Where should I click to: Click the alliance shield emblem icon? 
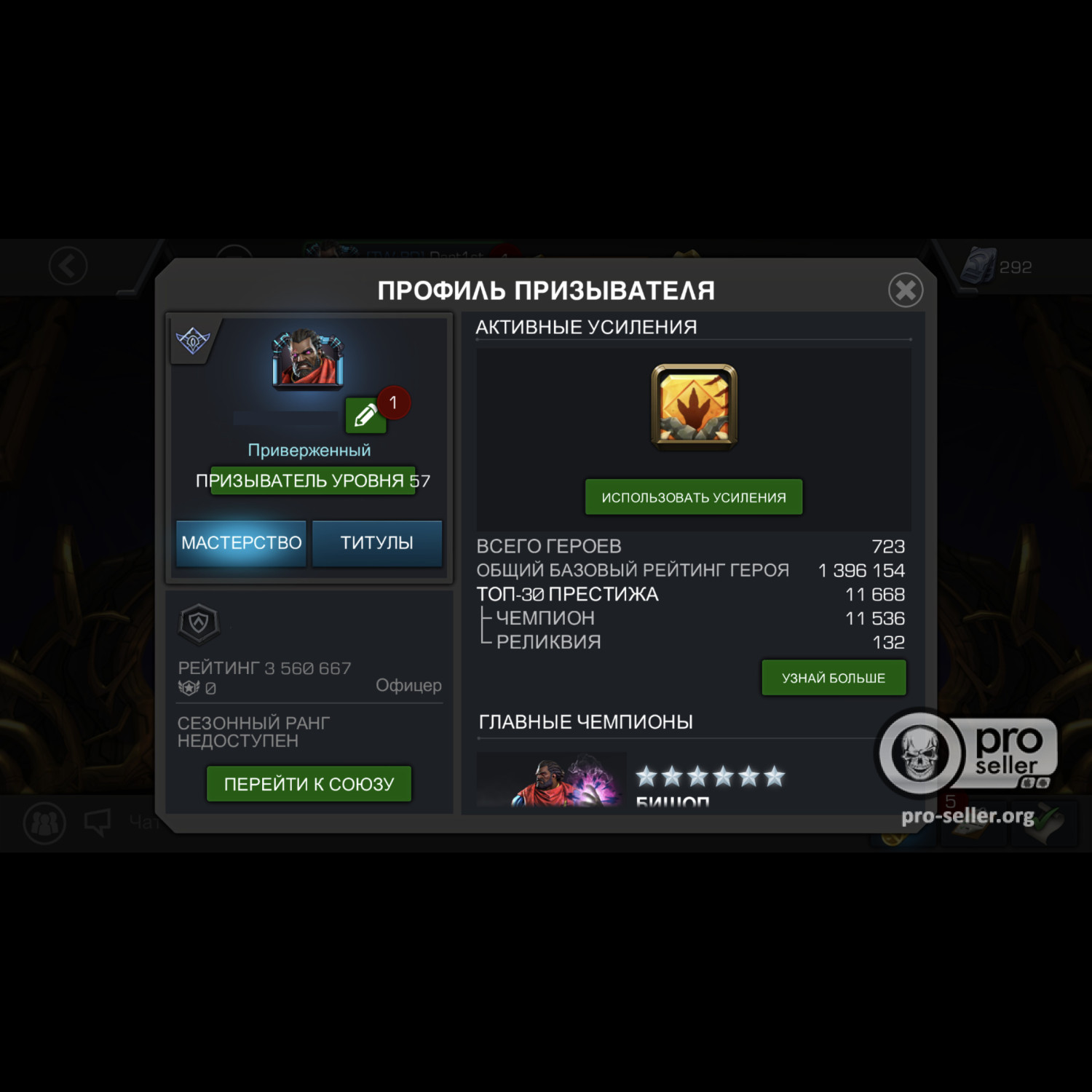[198, 622]
